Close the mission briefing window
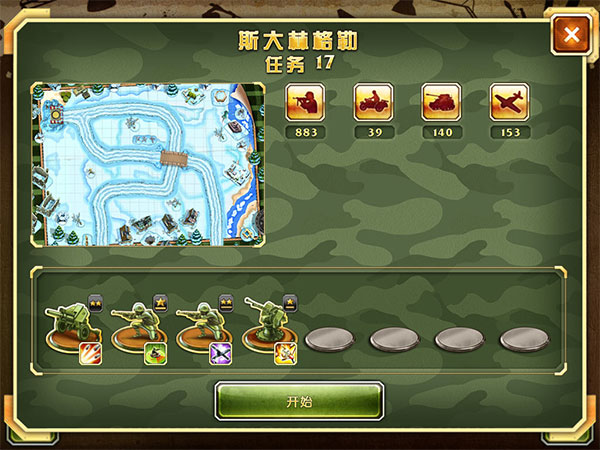This screenshot has width=600, height=450. coord(572,36)
